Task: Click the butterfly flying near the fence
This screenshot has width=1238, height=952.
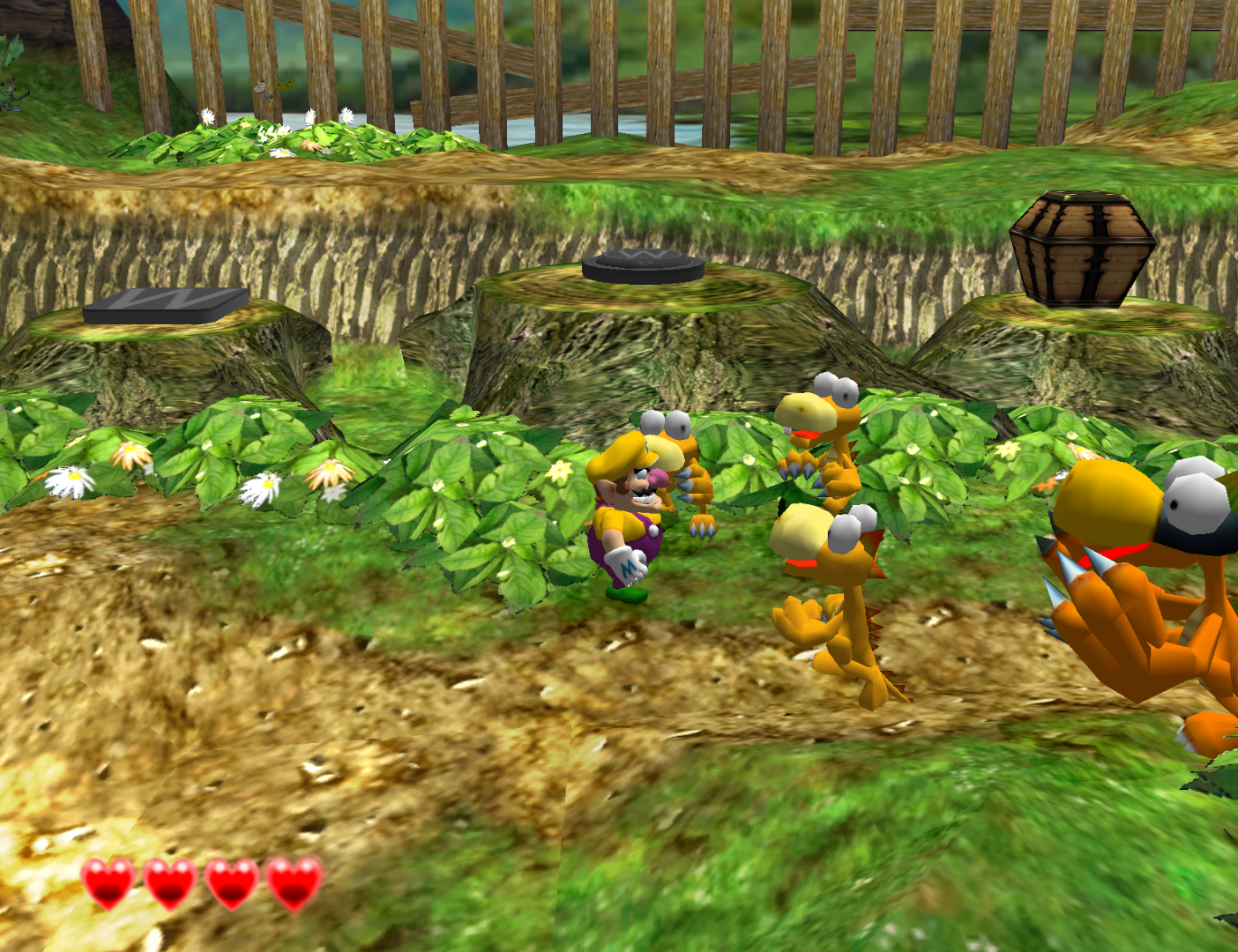Action: point(285,86)
